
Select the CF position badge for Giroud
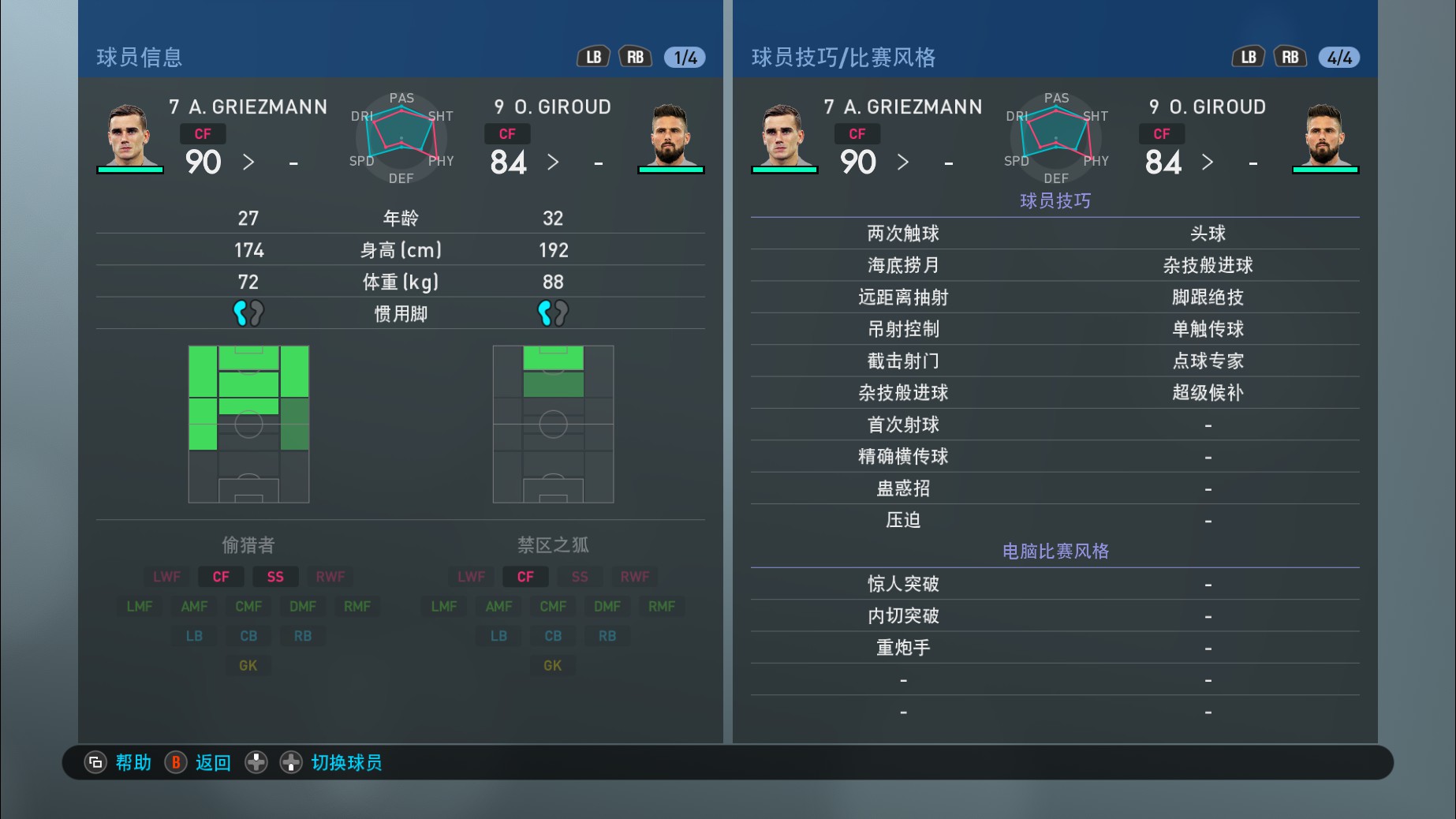[x=525, y=576]
